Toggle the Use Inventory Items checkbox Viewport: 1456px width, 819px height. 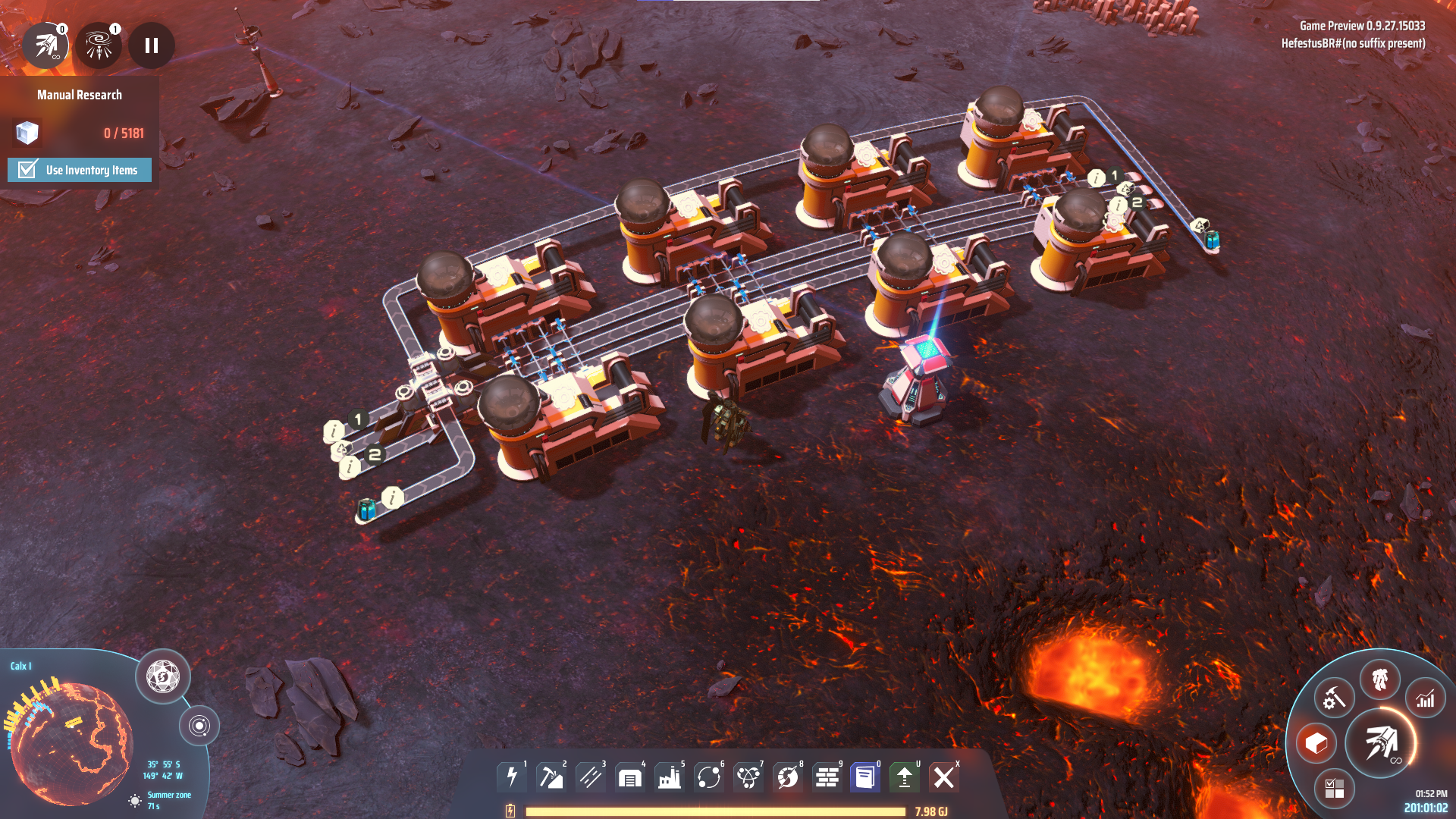click(28, 169)
